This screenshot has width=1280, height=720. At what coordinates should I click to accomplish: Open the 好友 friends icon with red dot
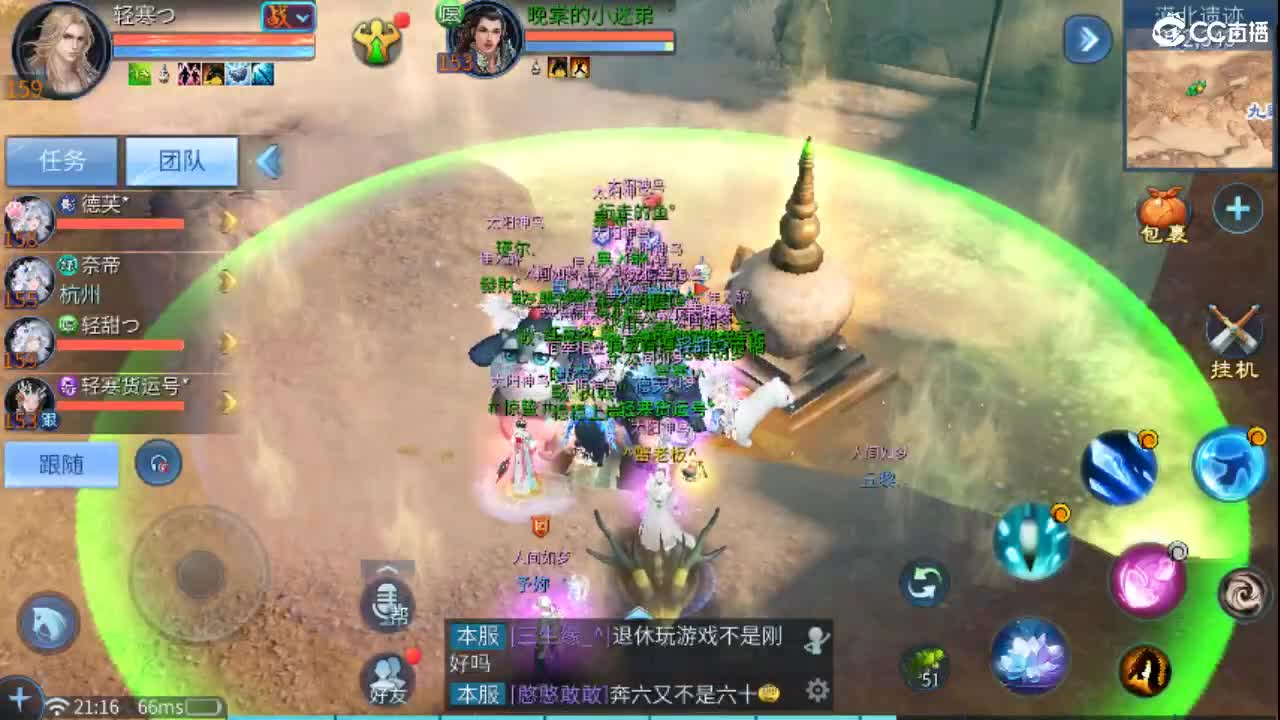388,670
